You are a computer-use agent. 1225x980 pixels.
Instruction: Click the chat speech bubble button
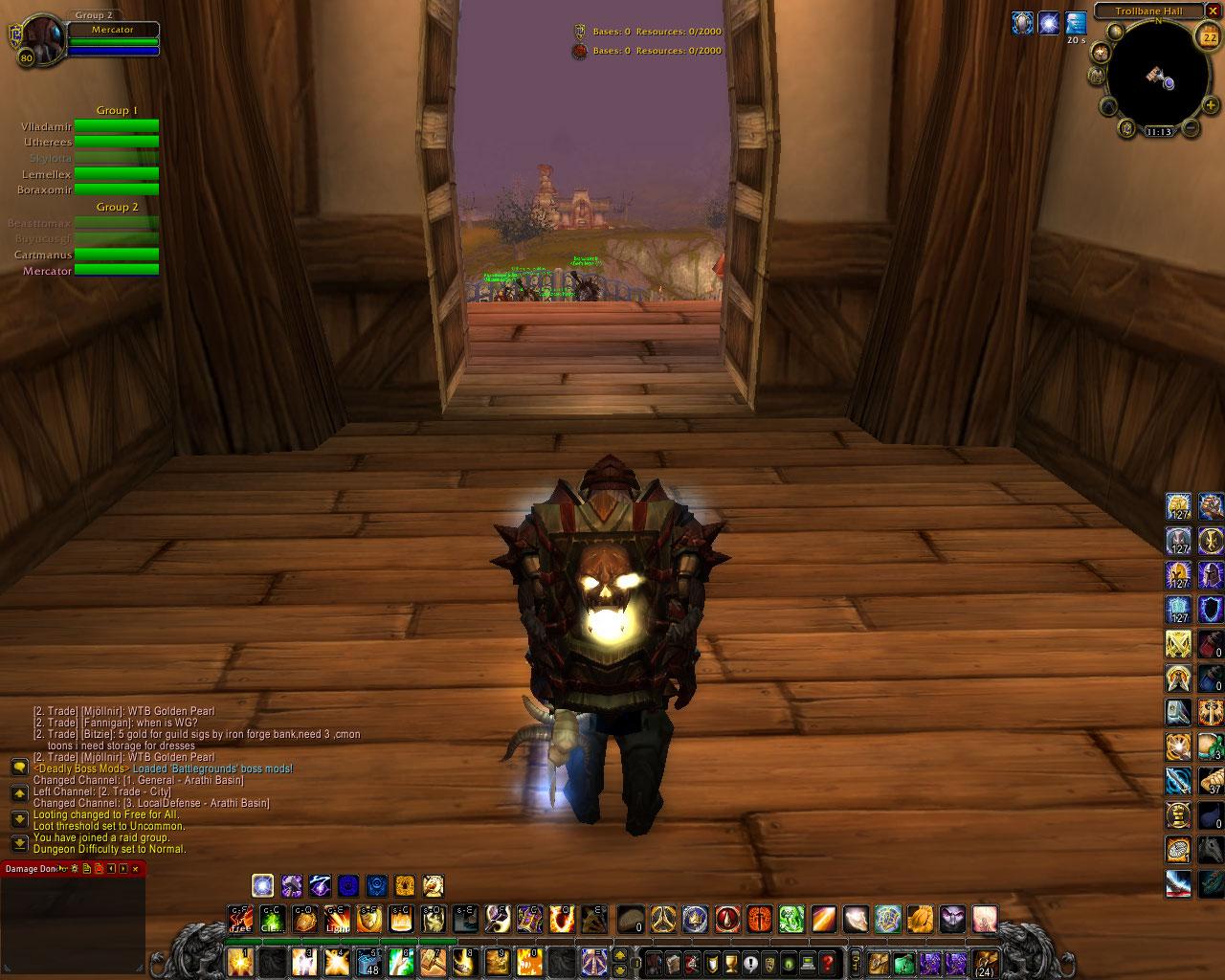pyautogui.click(x=18, y=768)
